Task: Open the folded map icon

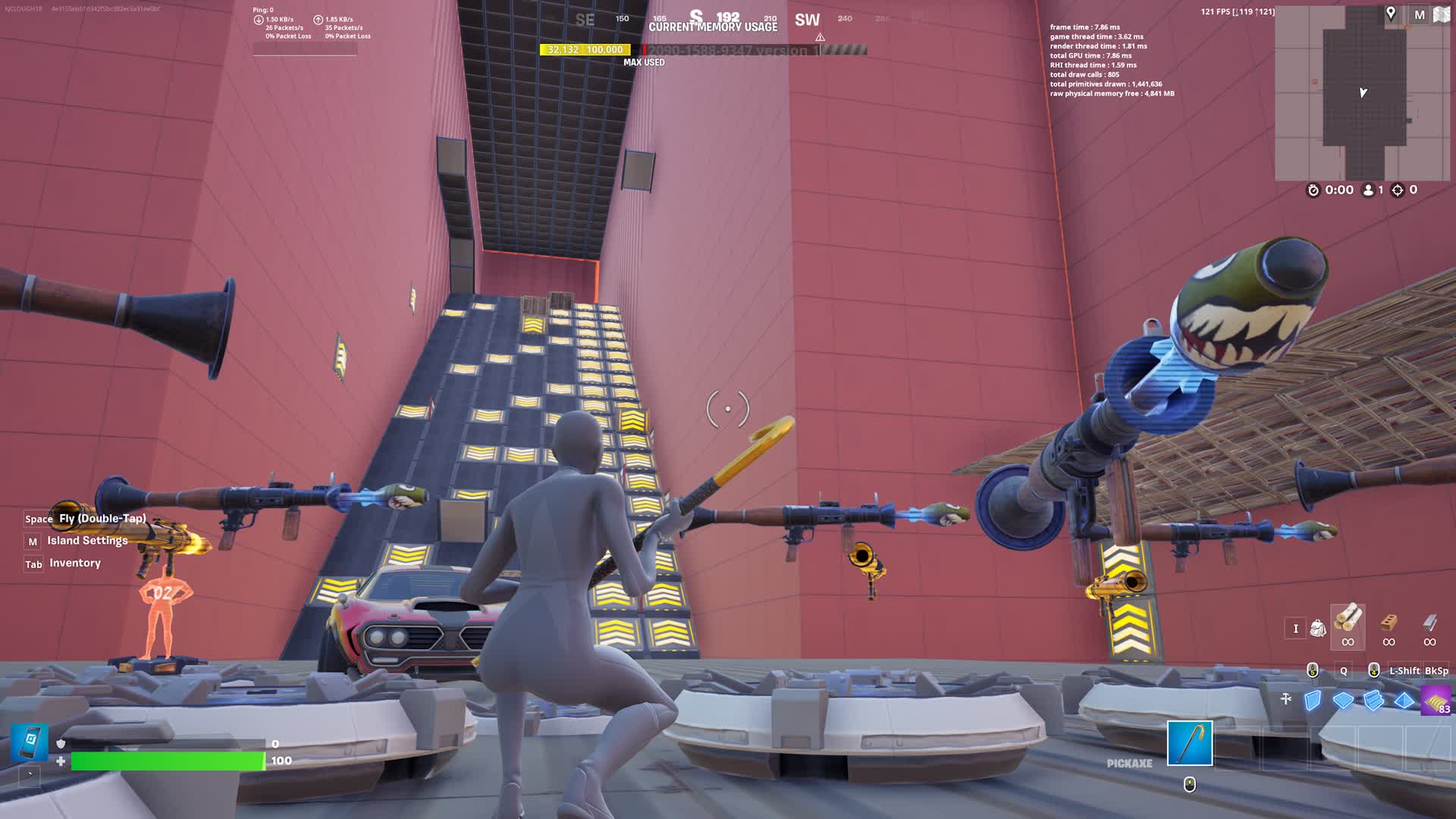Action: 1441,14
